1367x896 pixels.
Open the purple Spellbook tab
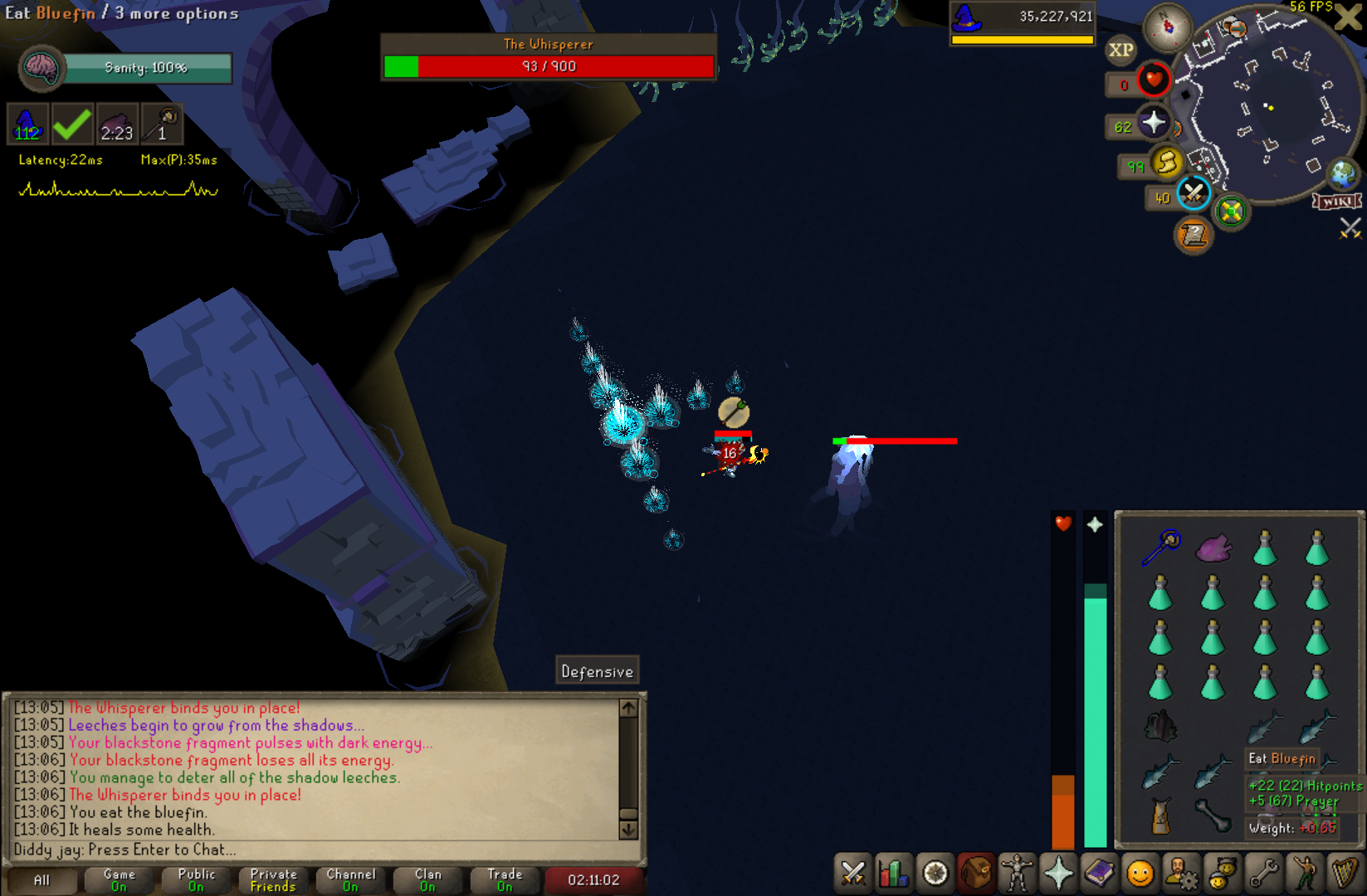1099,873
